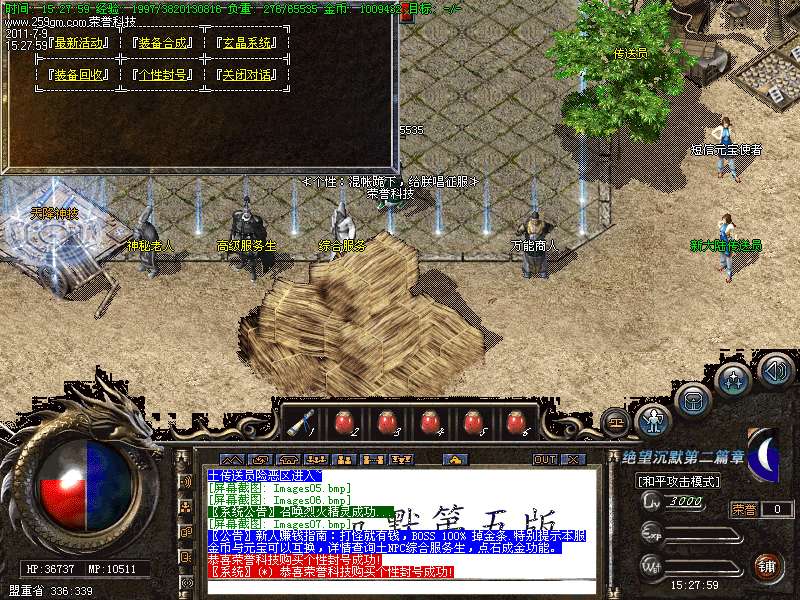Toggle the sound speaker icon
The width and height of the screenshot is (800, 600).
click(775, 371)
